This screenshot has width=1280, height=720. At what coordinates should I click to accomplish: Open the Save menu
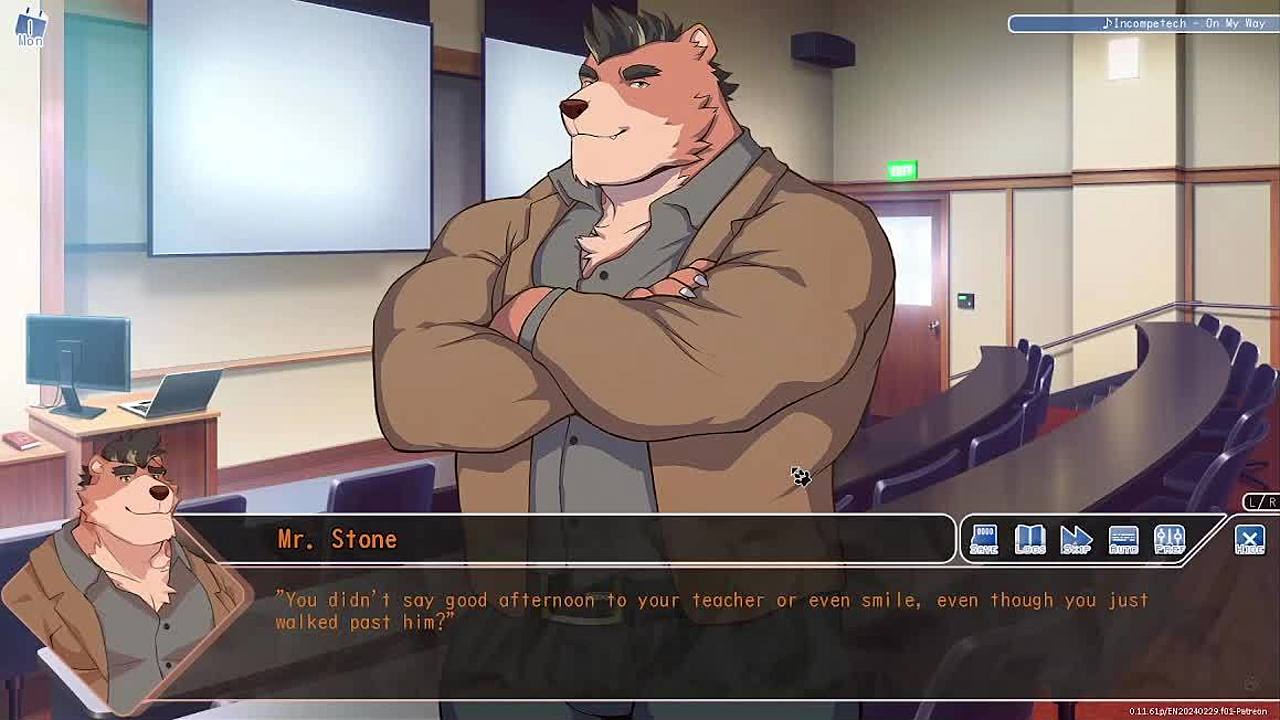pos(984,539)
